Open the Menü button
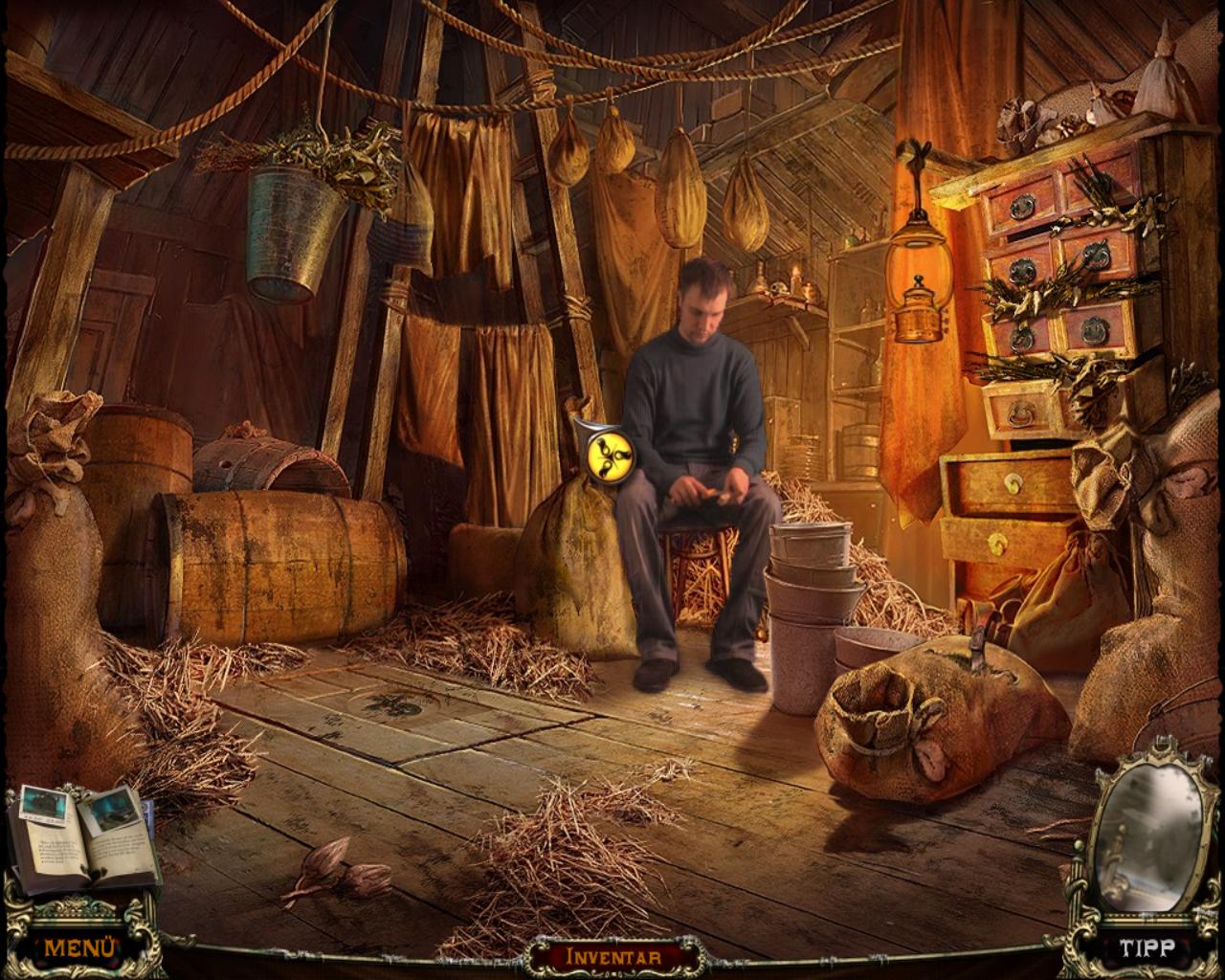The width and height of the screenshot is (1225, 980). [80, 947]
